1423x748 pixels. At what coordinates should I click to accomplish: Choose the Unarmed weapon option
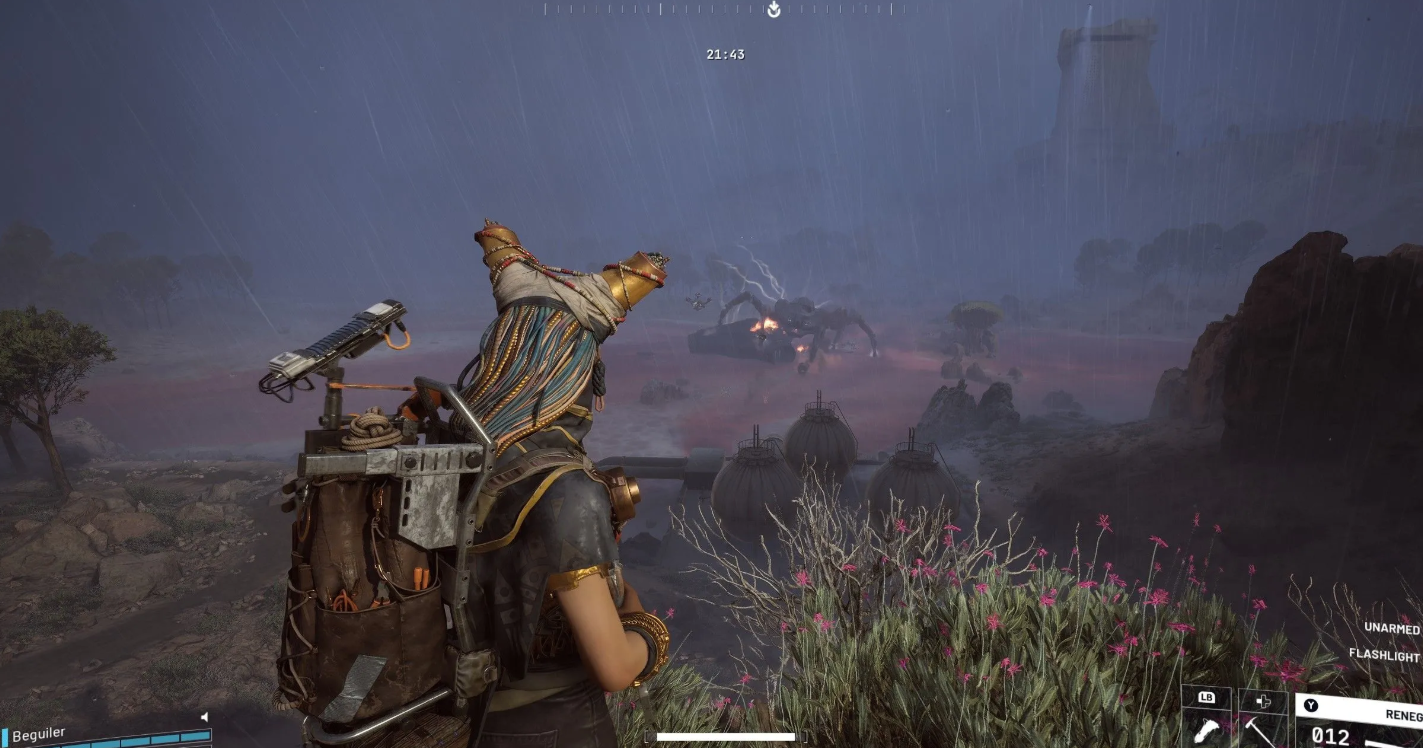1392,629
